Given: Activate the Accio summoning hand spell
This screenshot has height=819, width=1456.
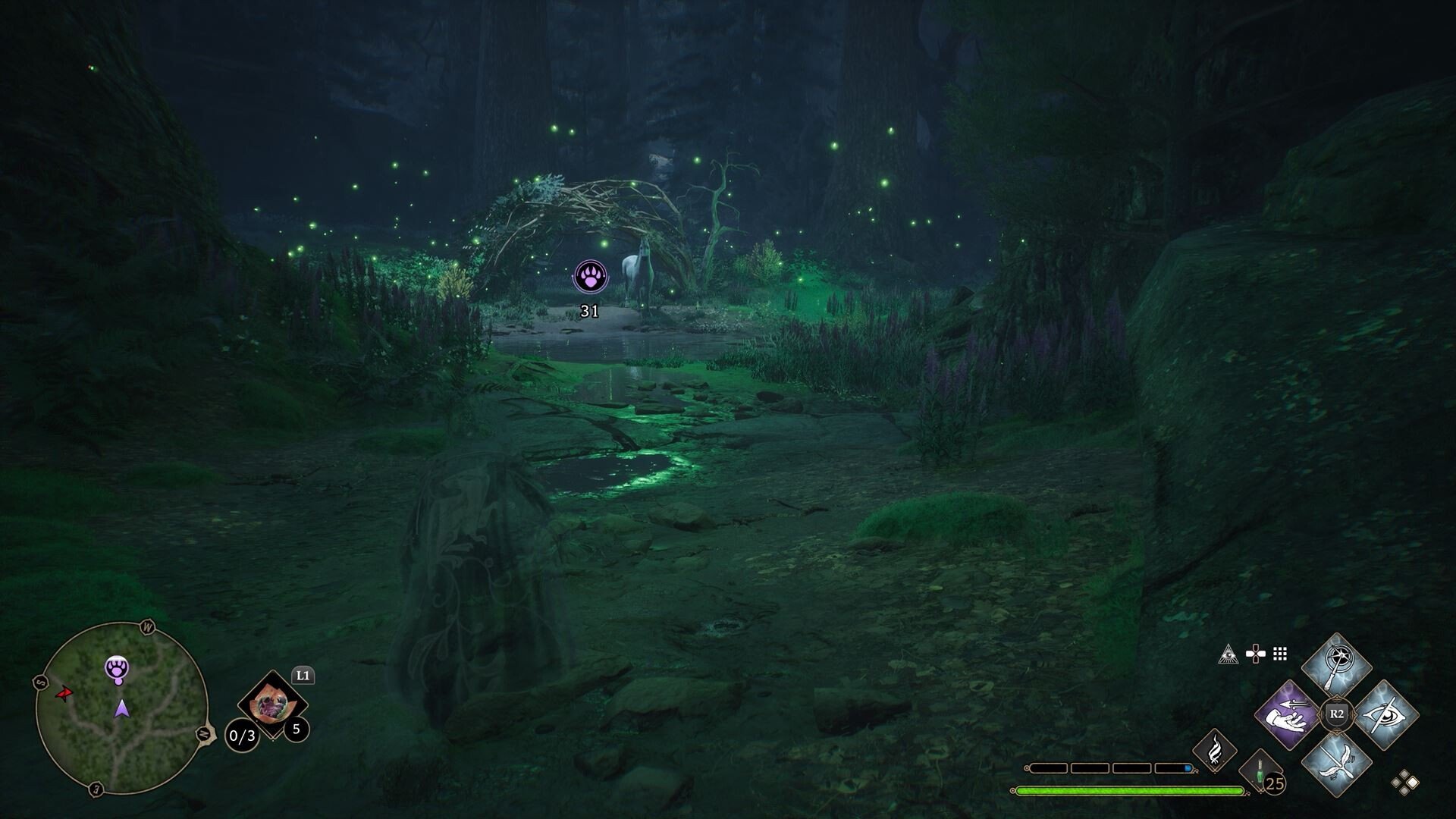Looking at the screenshot, I should [x=1288, y=715].
